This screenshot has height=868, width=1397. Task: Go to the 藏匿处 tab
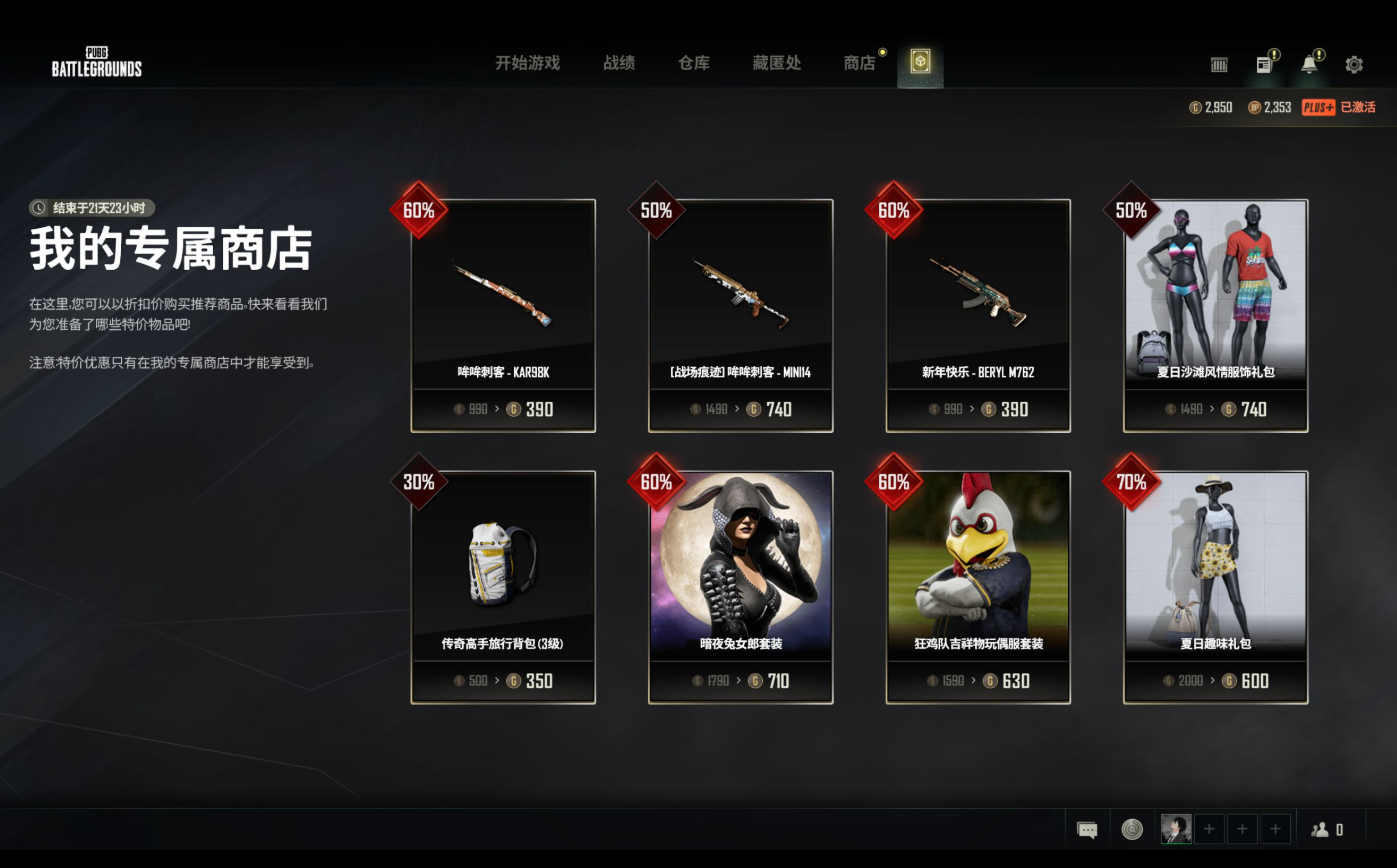[x=777, y=63]
